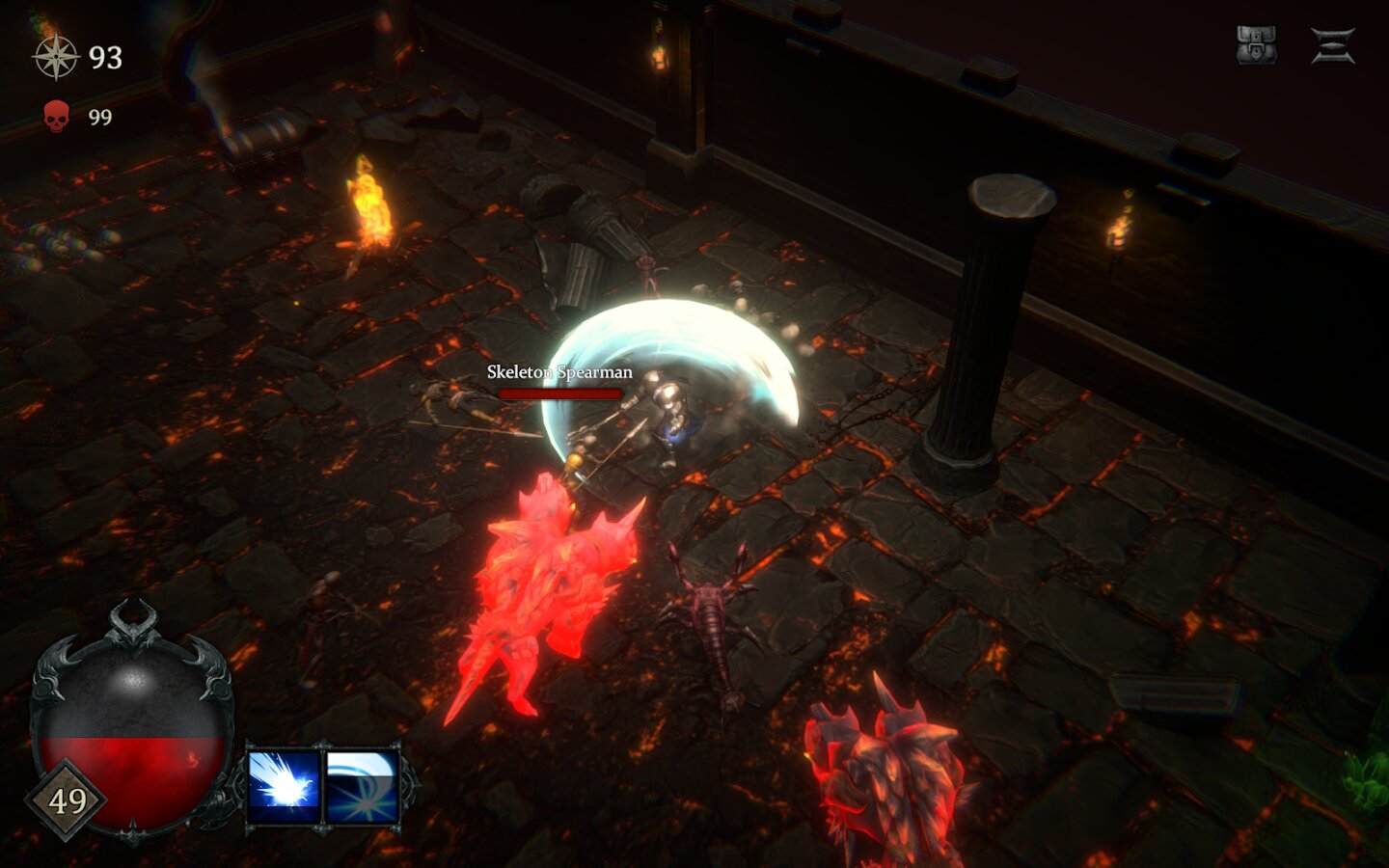Use the whirlwind slash skill
The image size is (1389, 868).
click(363, 785)
